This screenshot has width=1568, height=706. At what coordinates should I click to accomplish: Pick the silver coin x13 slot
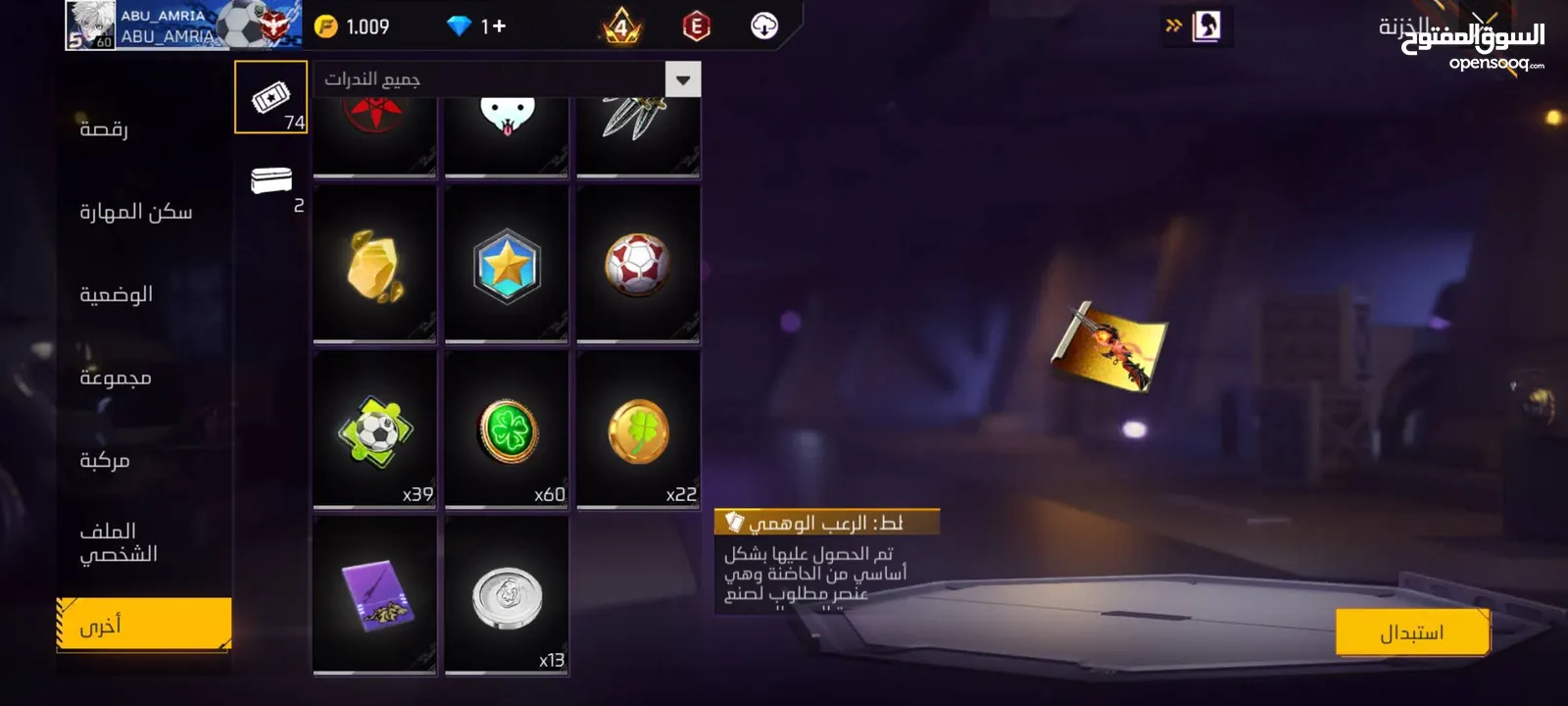(507, 595)
